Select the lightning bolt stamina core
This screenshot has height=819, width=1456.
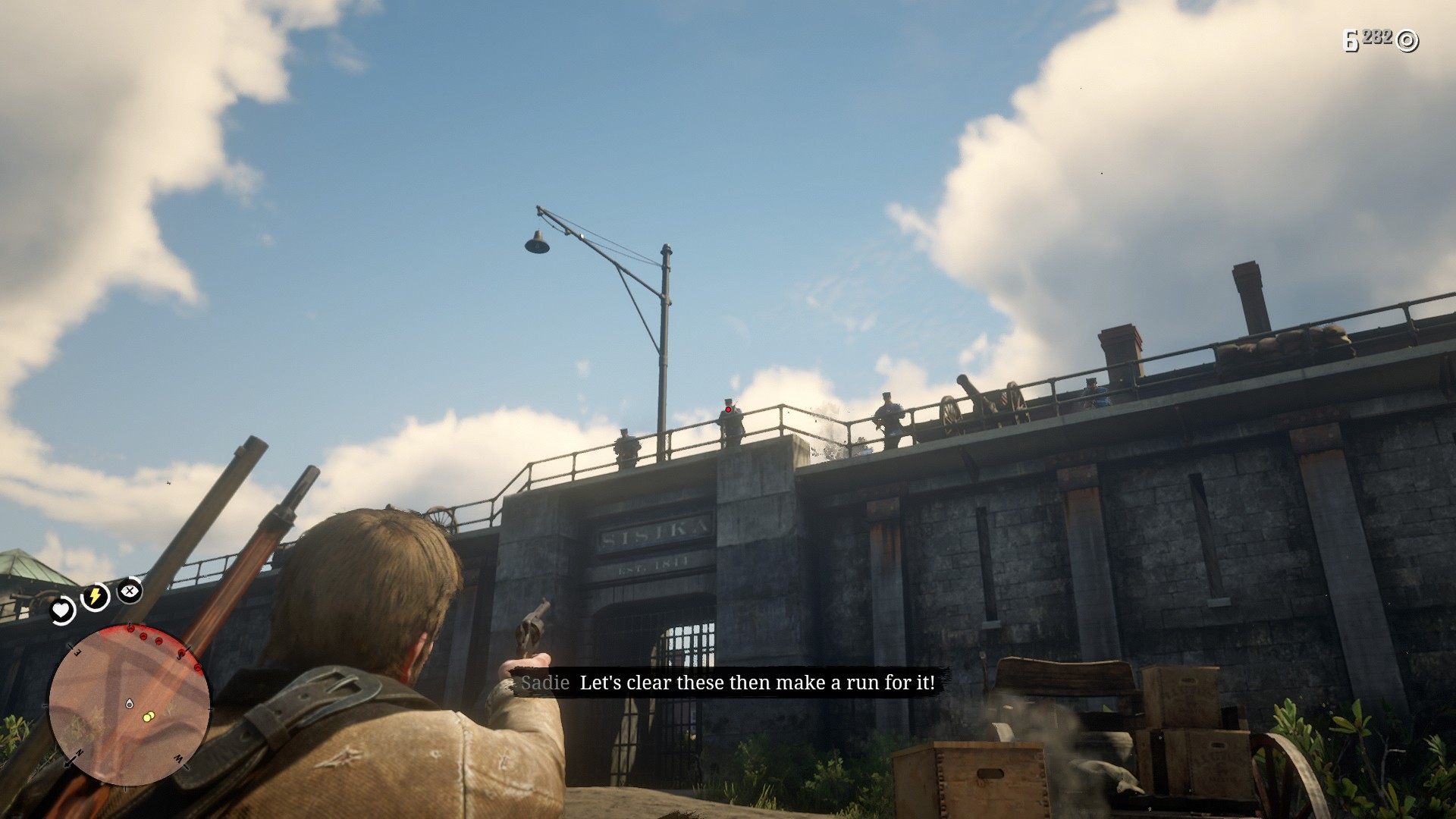(x=95, y=597)
